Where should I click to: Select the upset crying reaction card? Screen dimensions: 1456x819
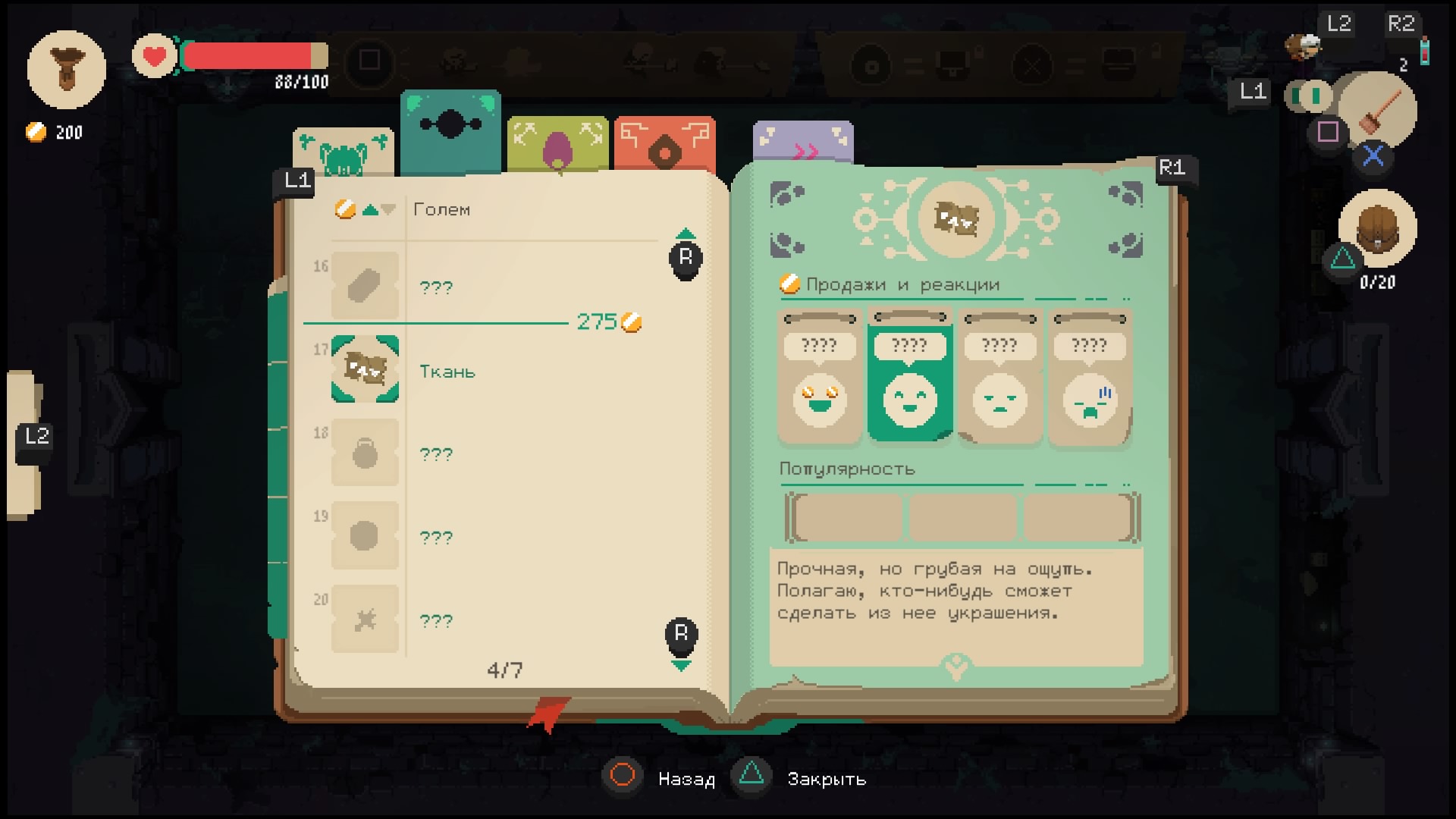pyautogui.click(x=1090, y=377)
